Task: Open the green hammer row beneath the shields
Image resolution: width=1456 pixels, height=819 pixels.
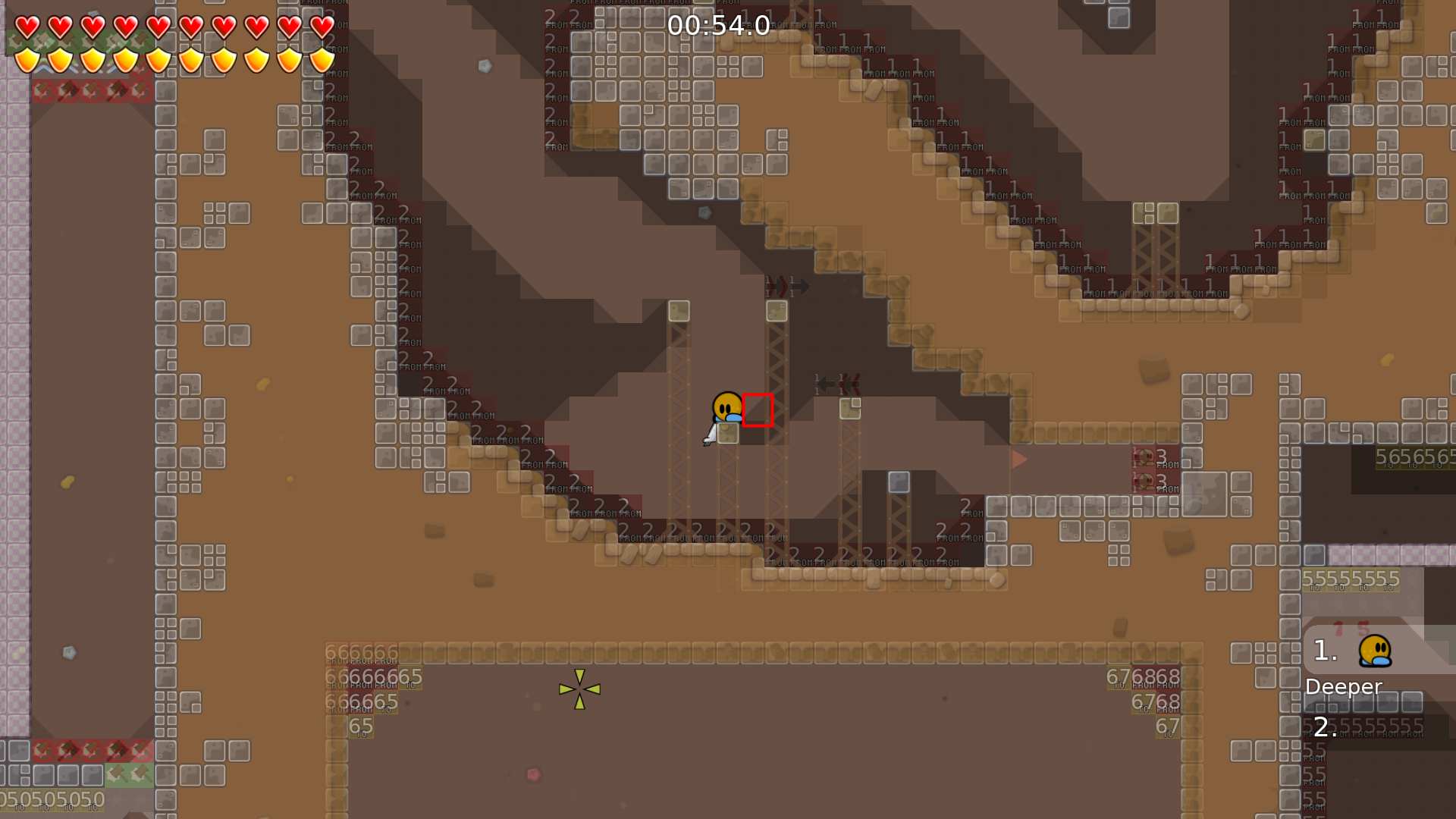Action: [68, 42]
